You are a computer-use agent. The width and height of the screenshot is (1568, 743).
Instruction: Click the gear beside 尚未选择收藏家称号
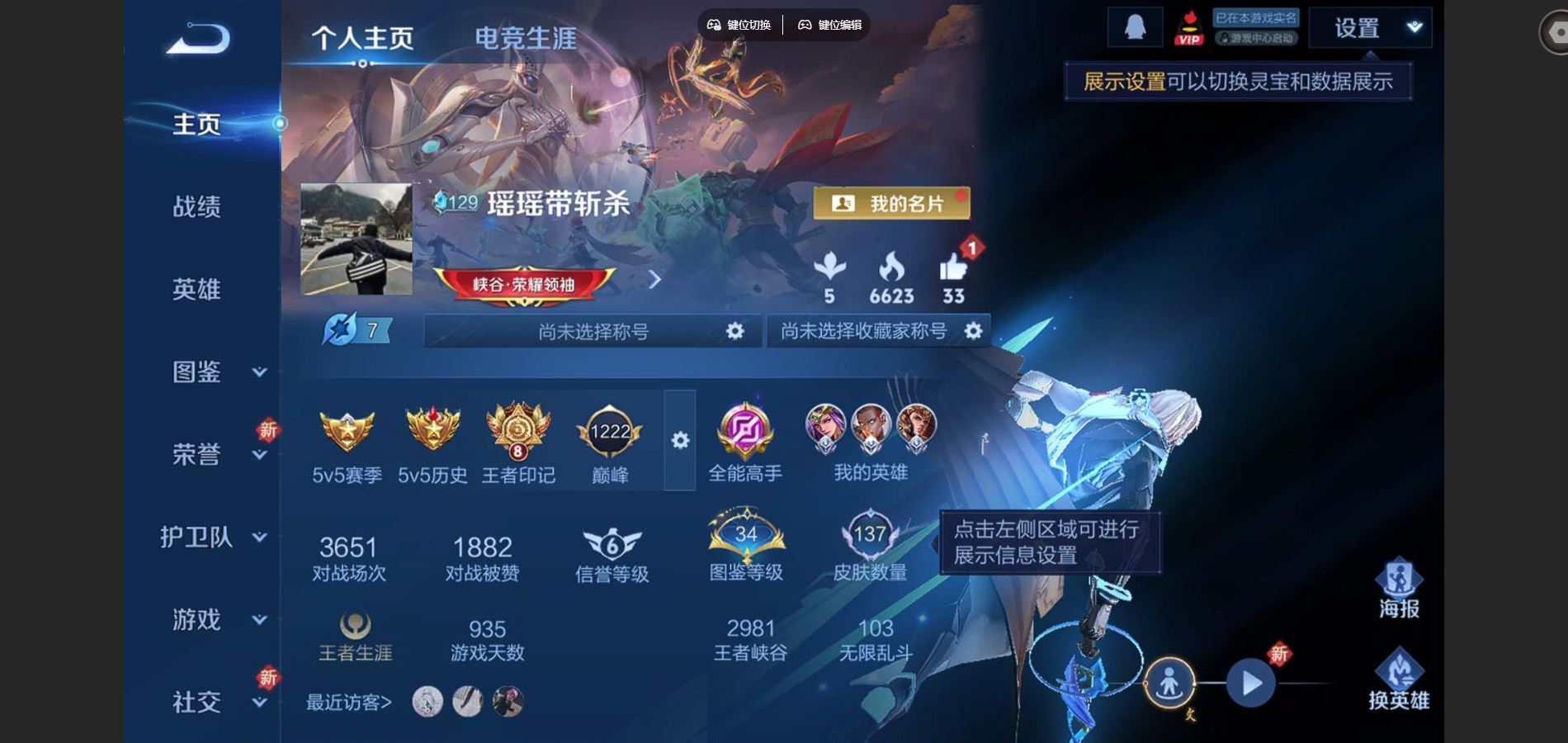click(975, 330)
